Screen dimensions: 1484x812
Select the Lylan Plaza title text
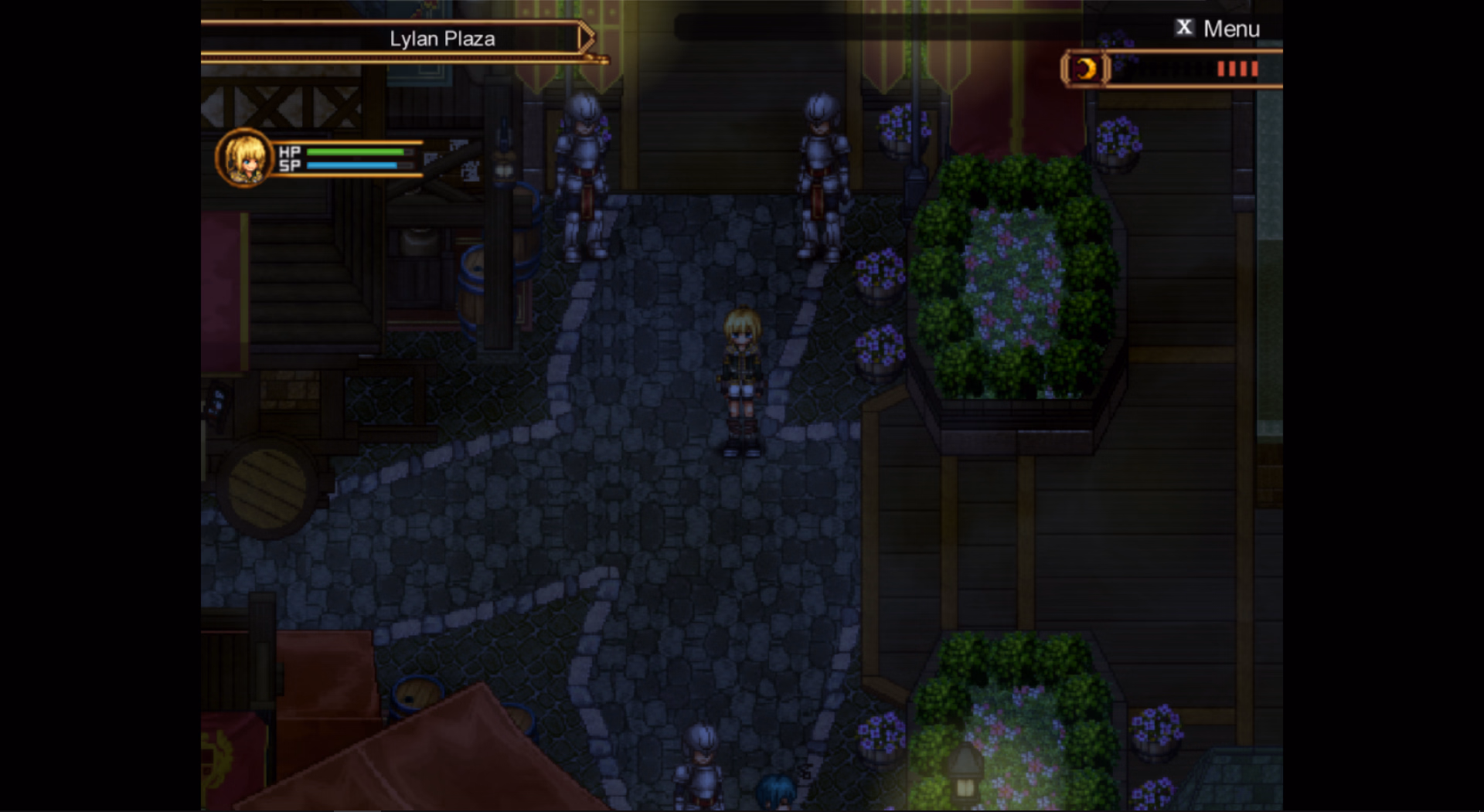coord(442,39)
